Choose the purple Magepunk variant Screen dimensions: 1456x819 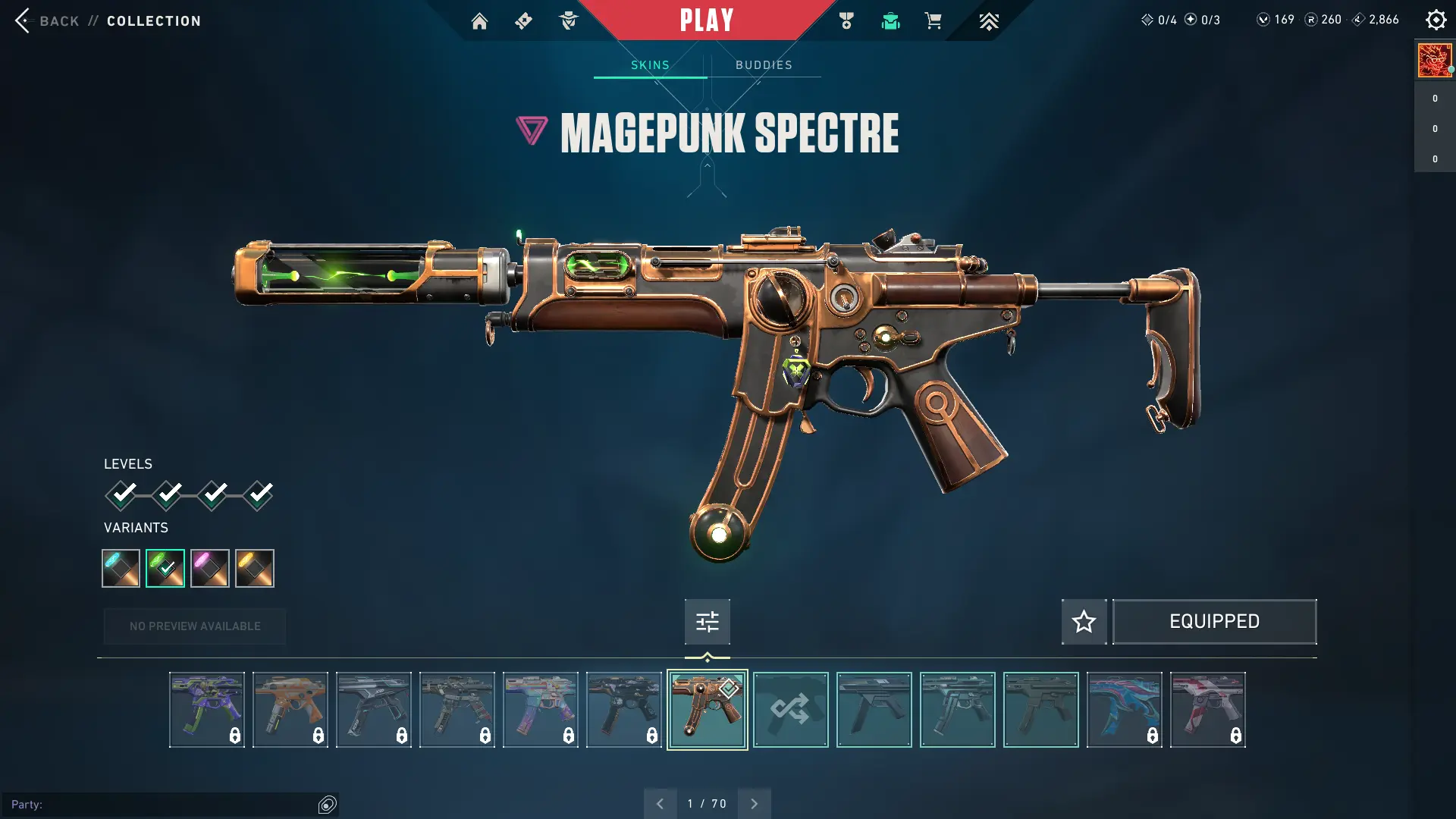click(210, 568)
